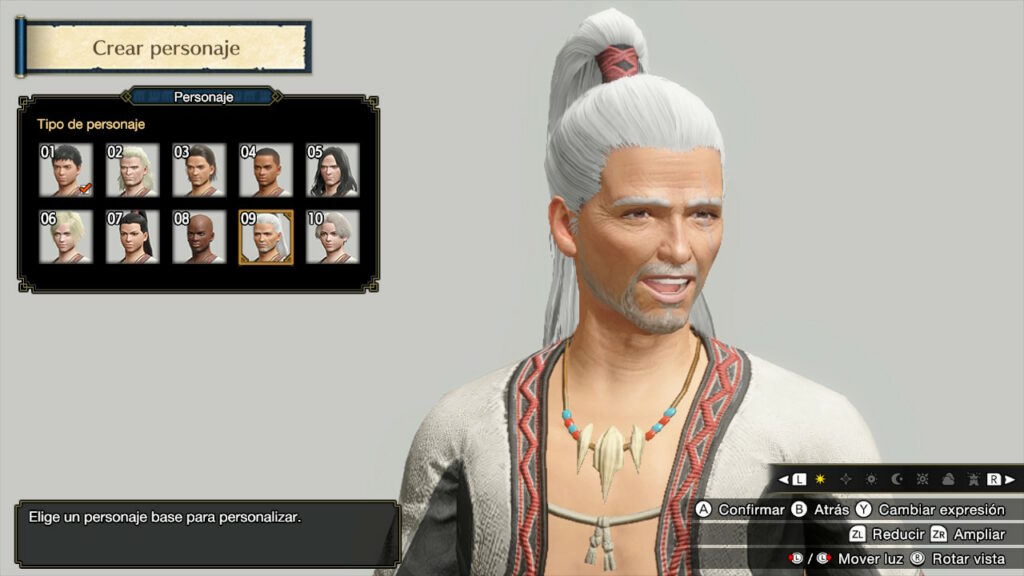This screenshot has height=576, width=1024.
Task: Choose the bald character preset 08
Action: [199, 237]
